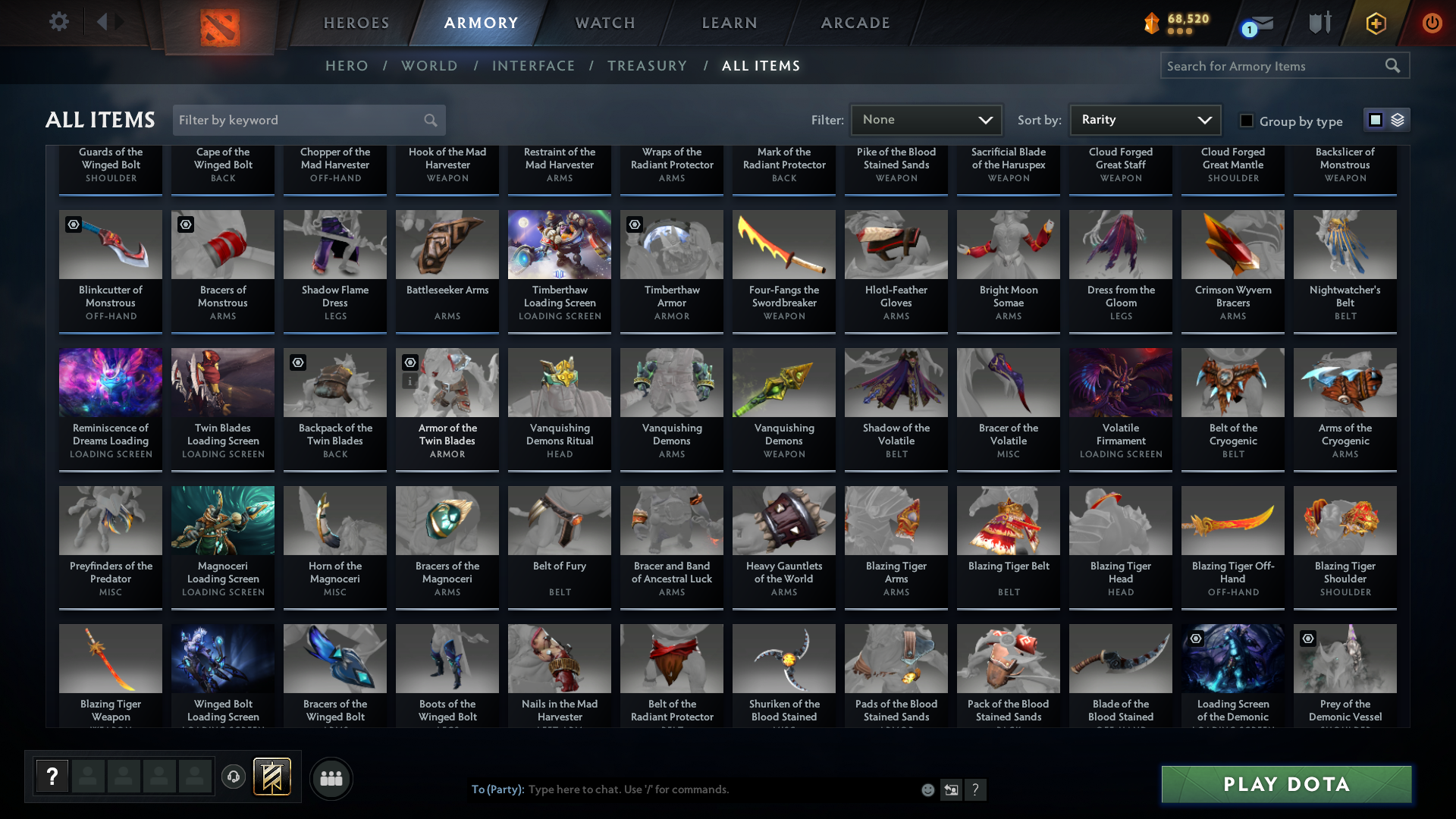The image size is (1456, 819).
Task: Click the headset voice chat icon
Action: (234, 777)
